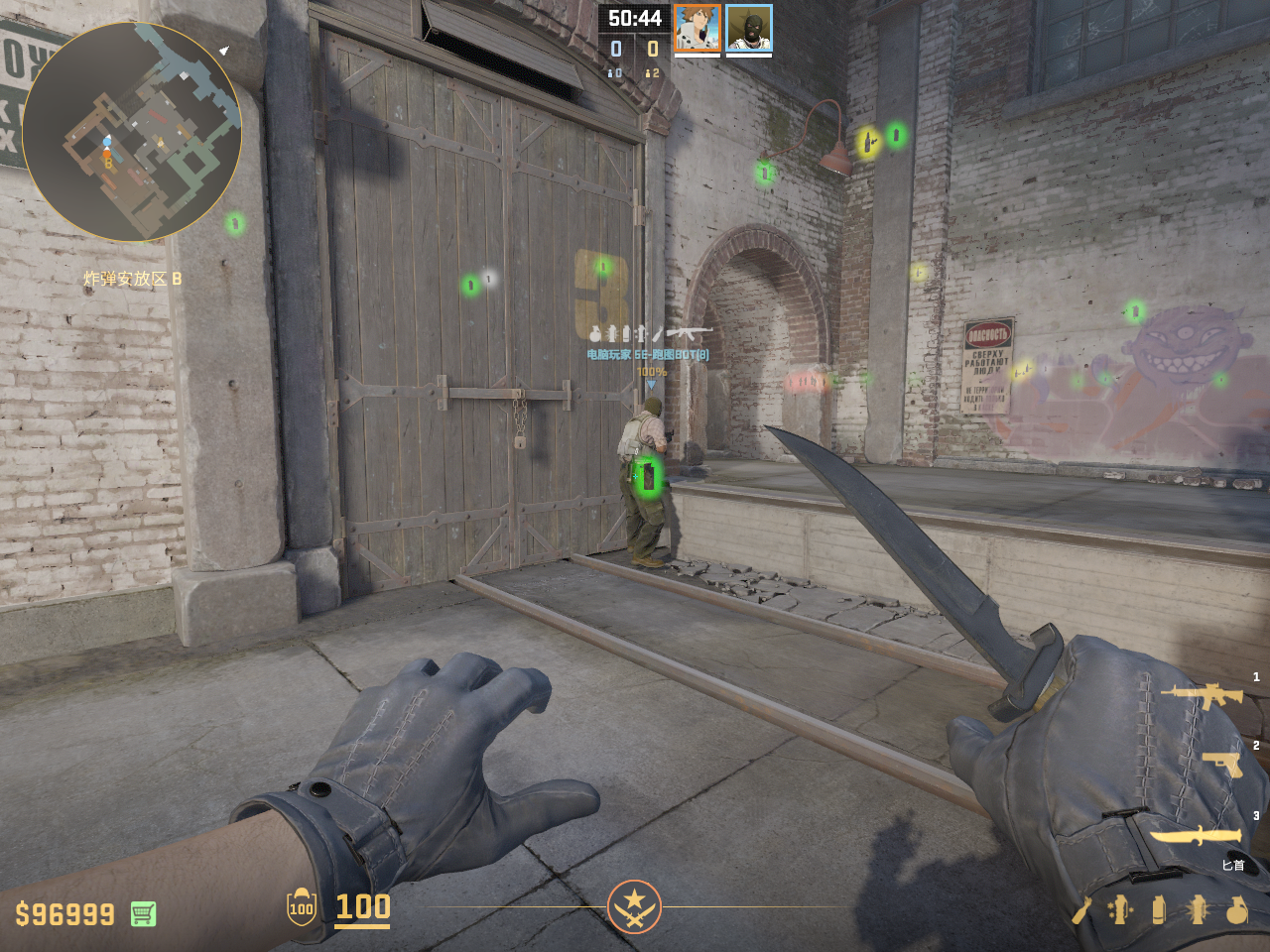Open the buy menu cart icon

point(143,913)
